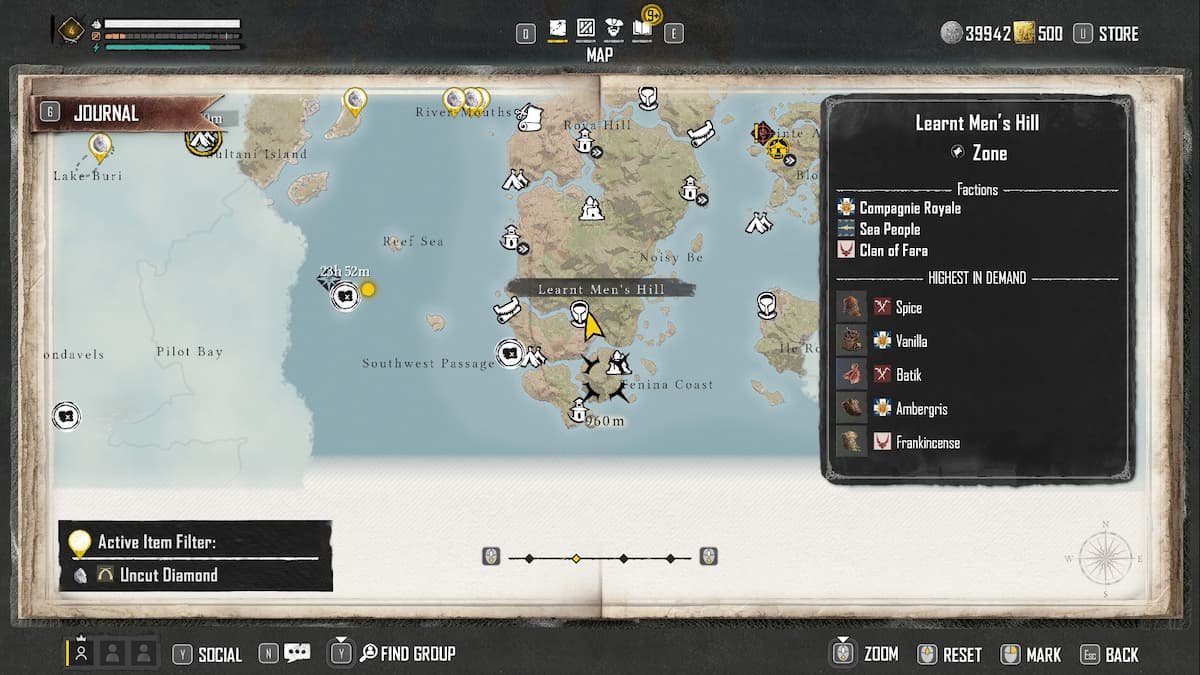Viewport: 1200px width, 675px height.
Task: Select the Ambergris commodity row
Action: pyautogui.click(x=920, y=409)
